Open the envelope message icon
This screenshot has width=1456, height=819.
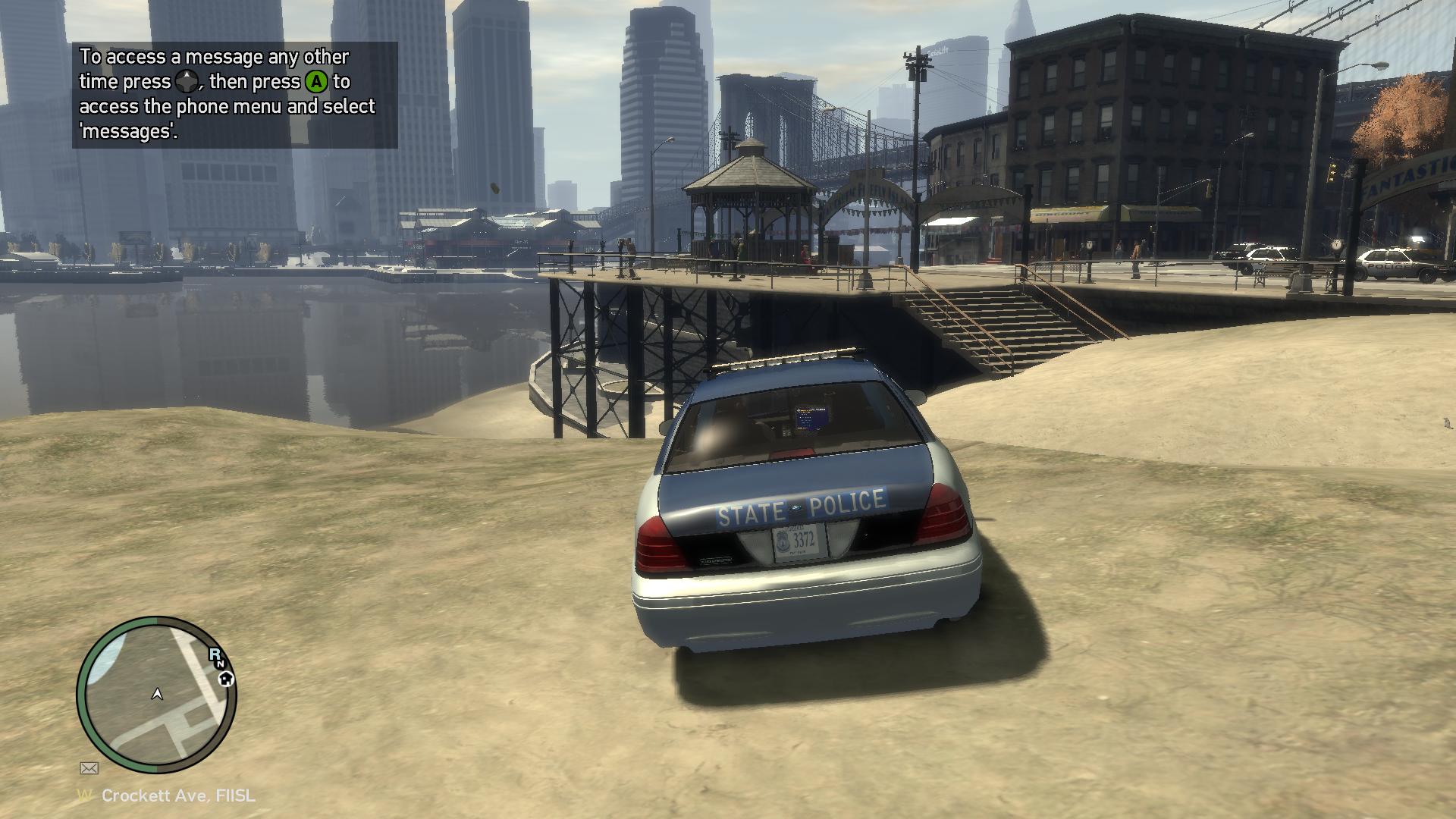pos(89,768)
